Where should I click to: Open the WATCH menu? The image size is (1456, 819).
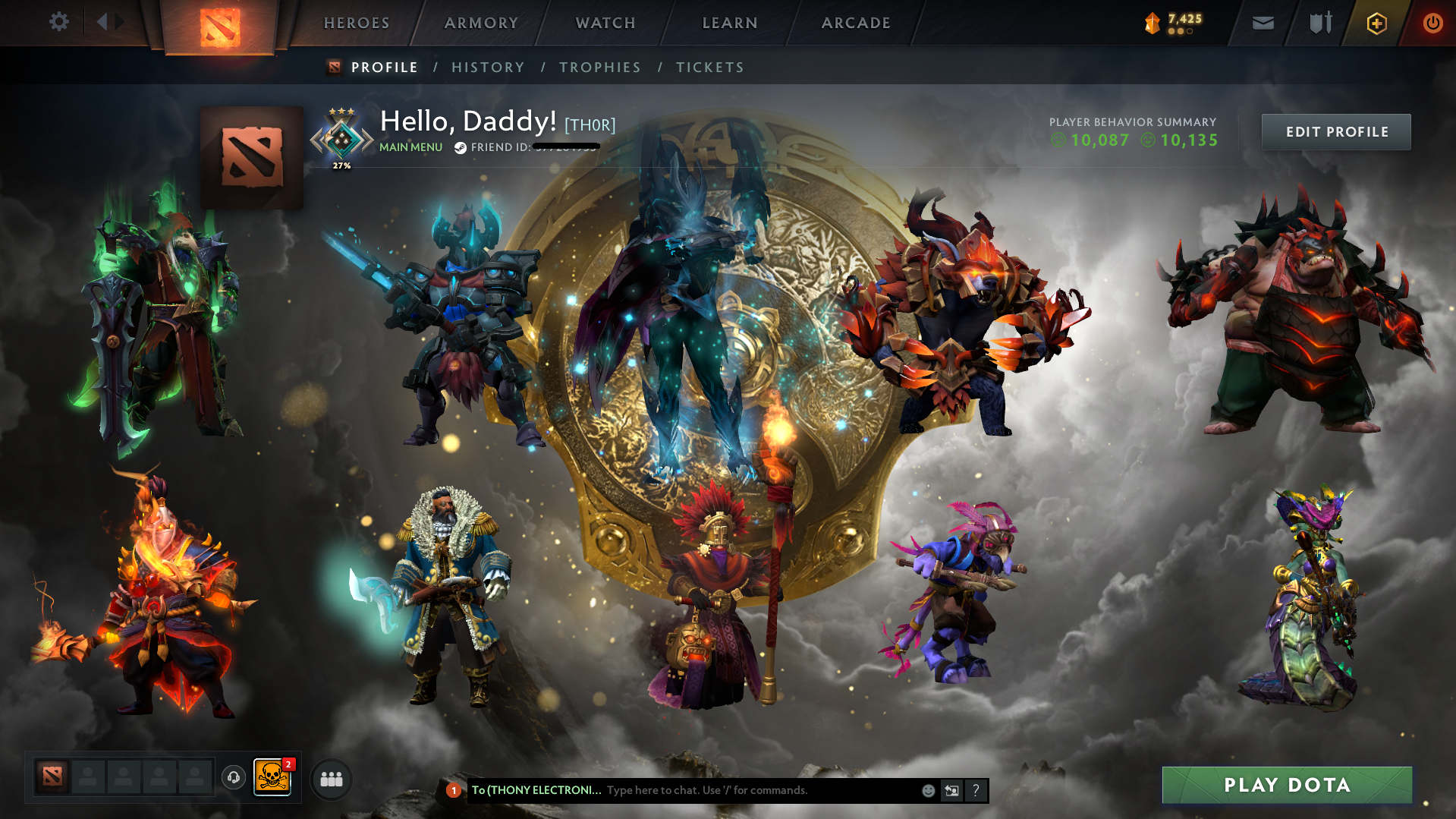[x=605, y=23]
